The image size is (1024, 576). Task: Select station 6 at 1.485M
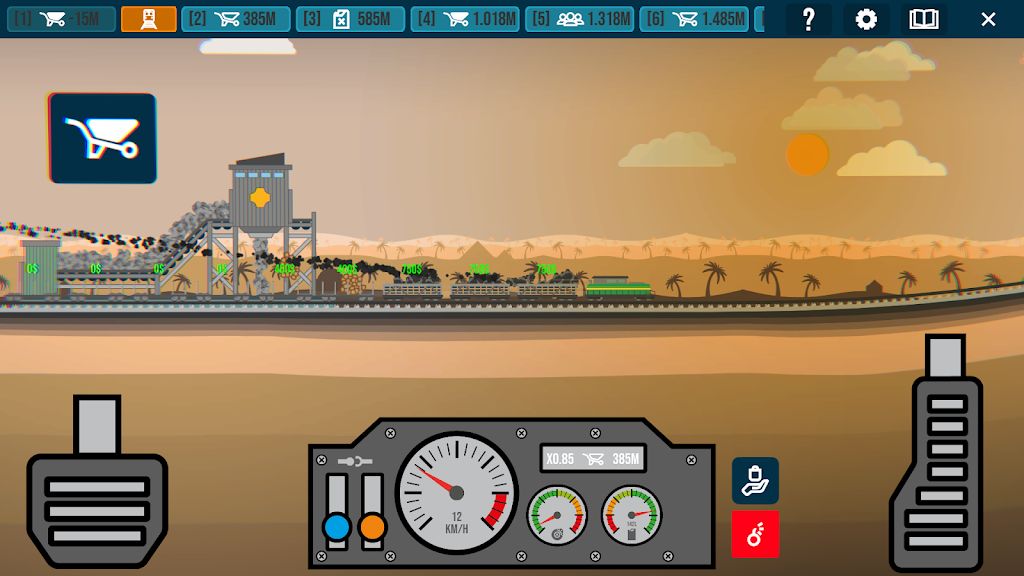click(x=695, y=19)
